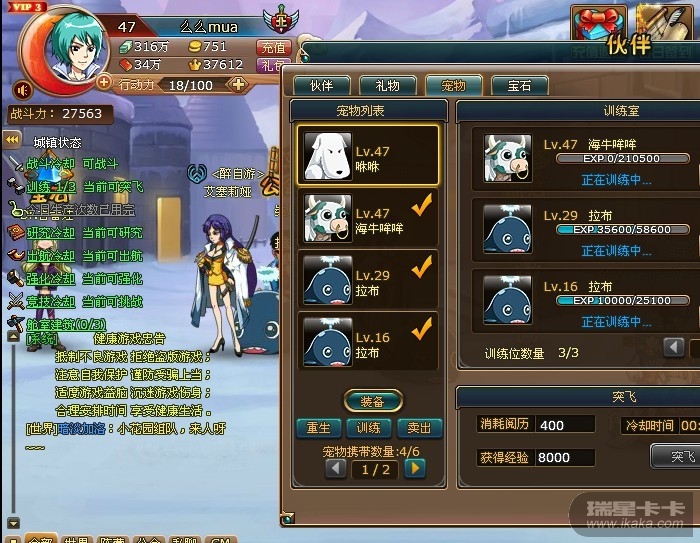Go to the next pet list page

click(414, 468)
